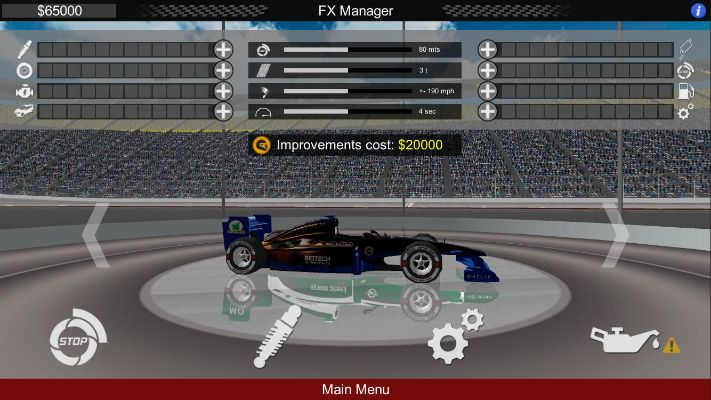Increase the tire upgrade level
The width and height of the screenshot is (711, 400).
[223, 70]
